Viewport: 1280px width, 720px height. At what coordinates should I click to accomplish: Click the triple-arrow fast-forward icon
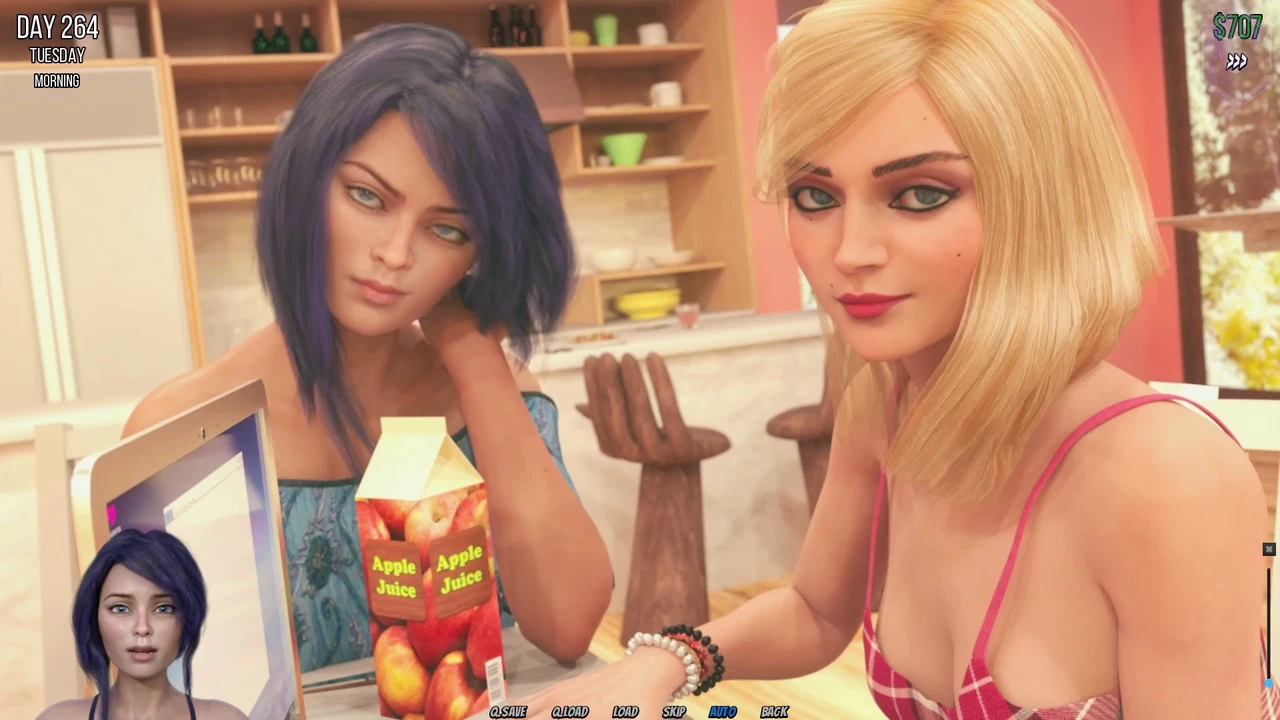[1237, 62]
